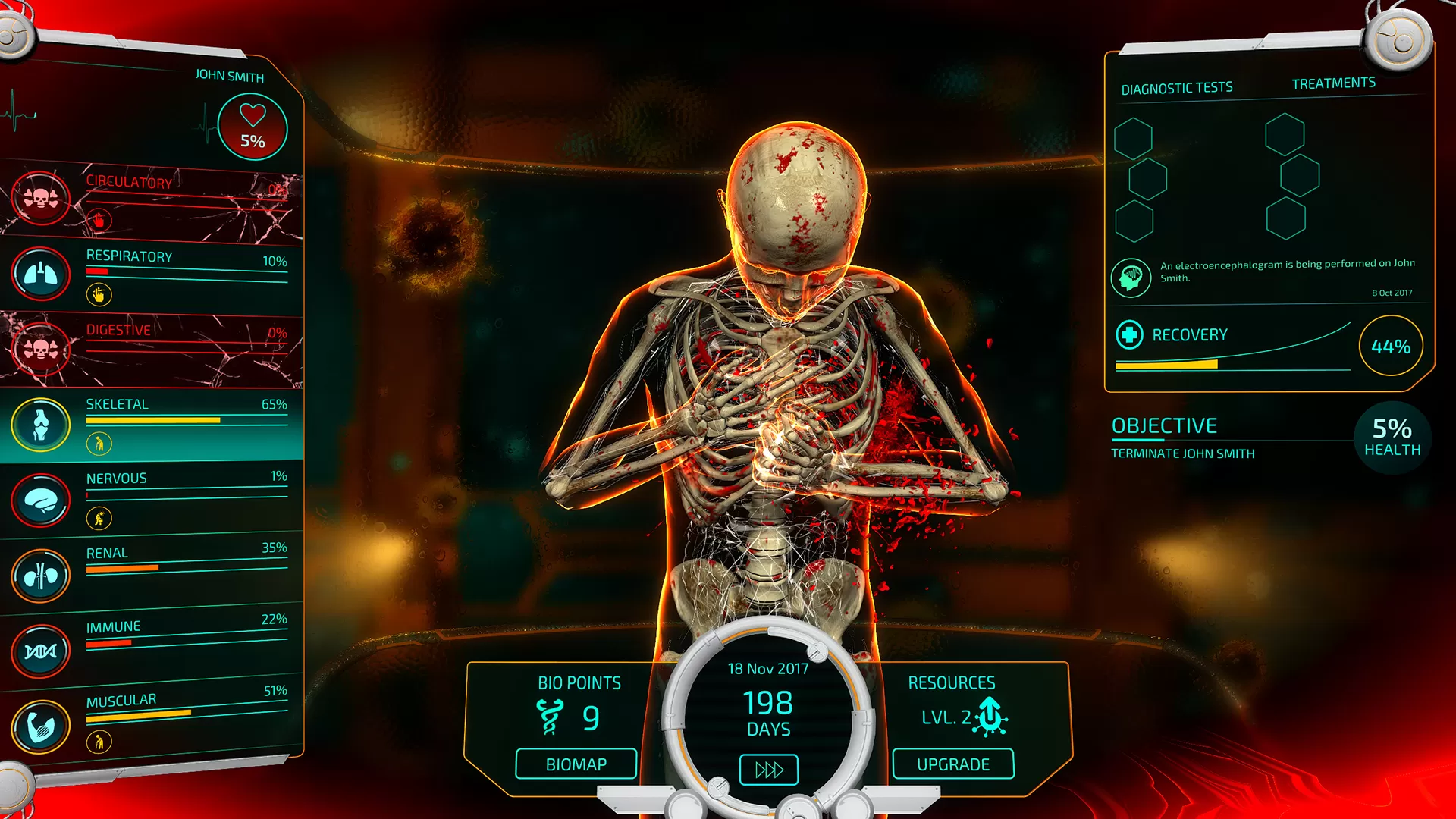1456x819 pixels.
Task: Click the heart rate 5% indicator
Action: [251, 127]
